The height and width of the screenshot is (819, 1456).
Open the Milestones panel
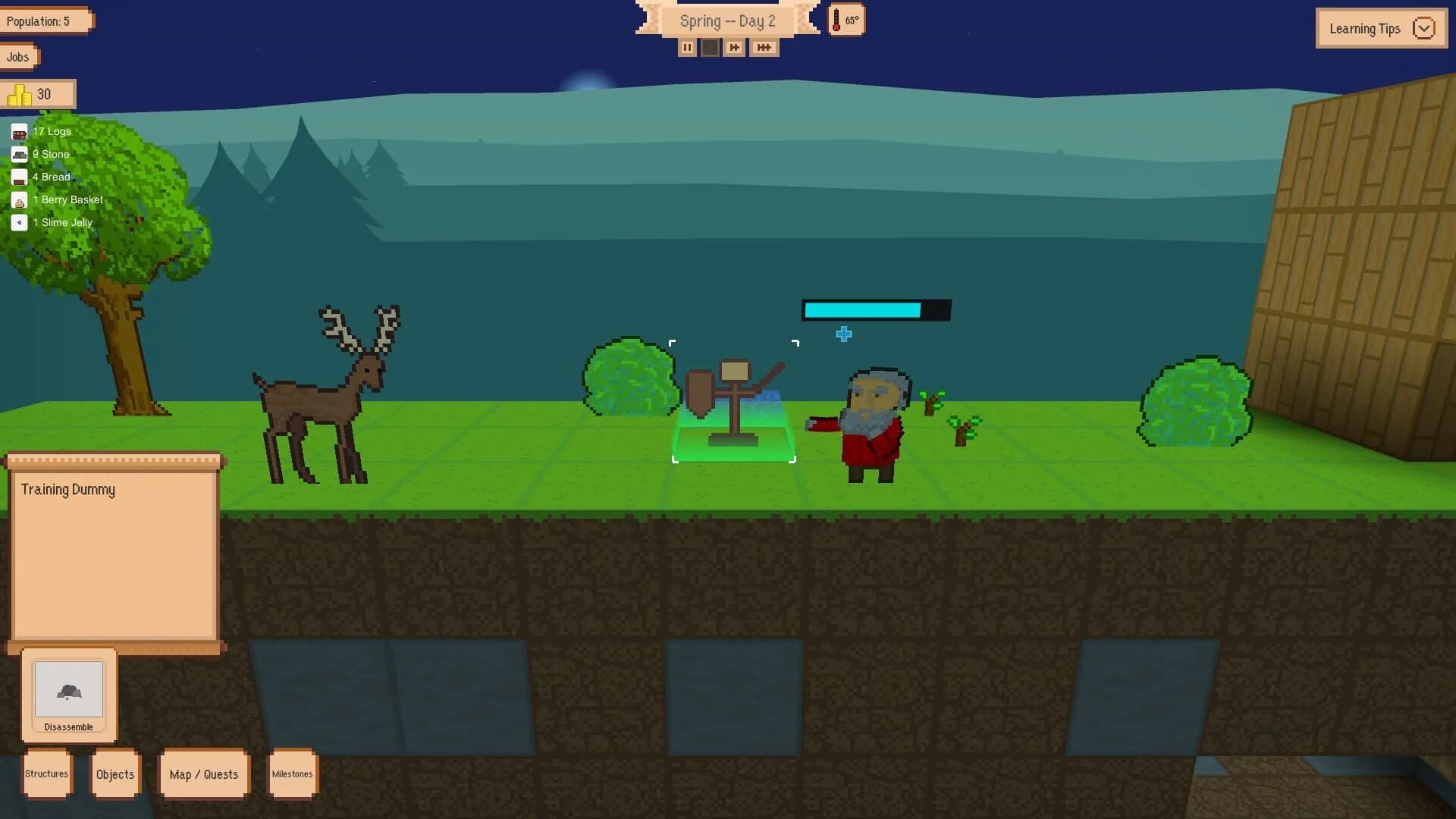coord(293,773)
